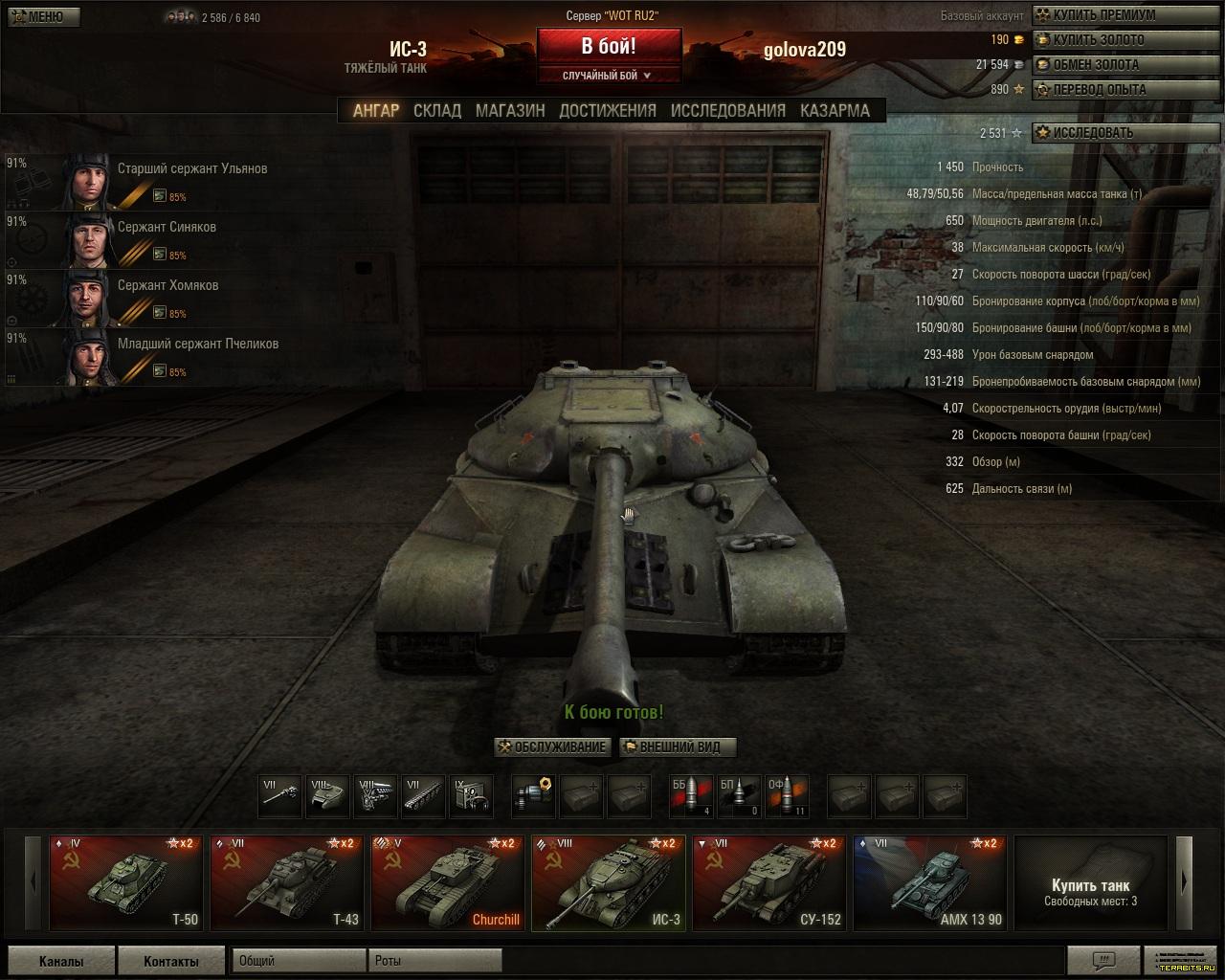Screen dimensions: 1225x980
Task: Open the Внешний вид customization
Action: [x=678, y=747]
